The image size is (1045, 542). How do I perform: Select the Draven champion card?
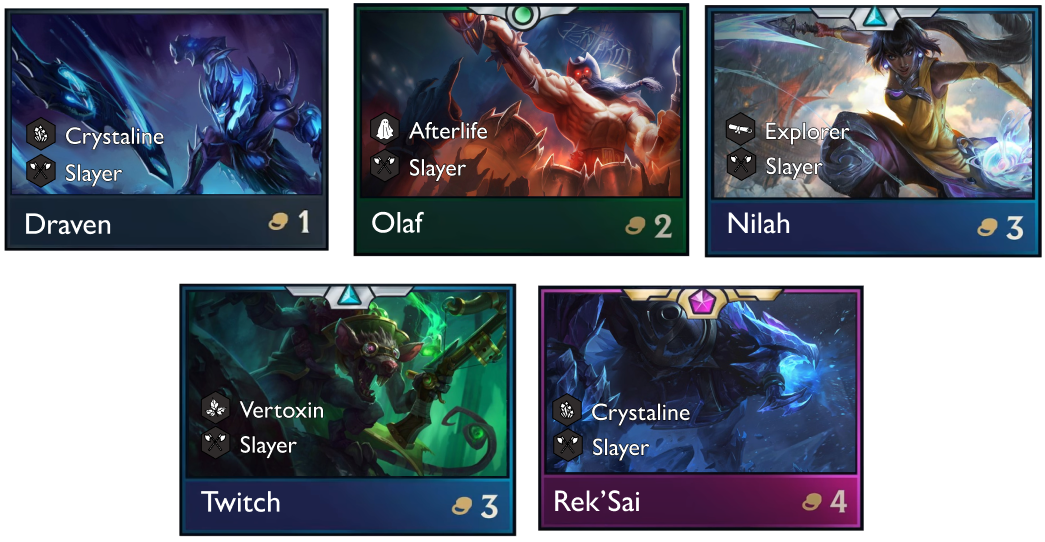168,130
